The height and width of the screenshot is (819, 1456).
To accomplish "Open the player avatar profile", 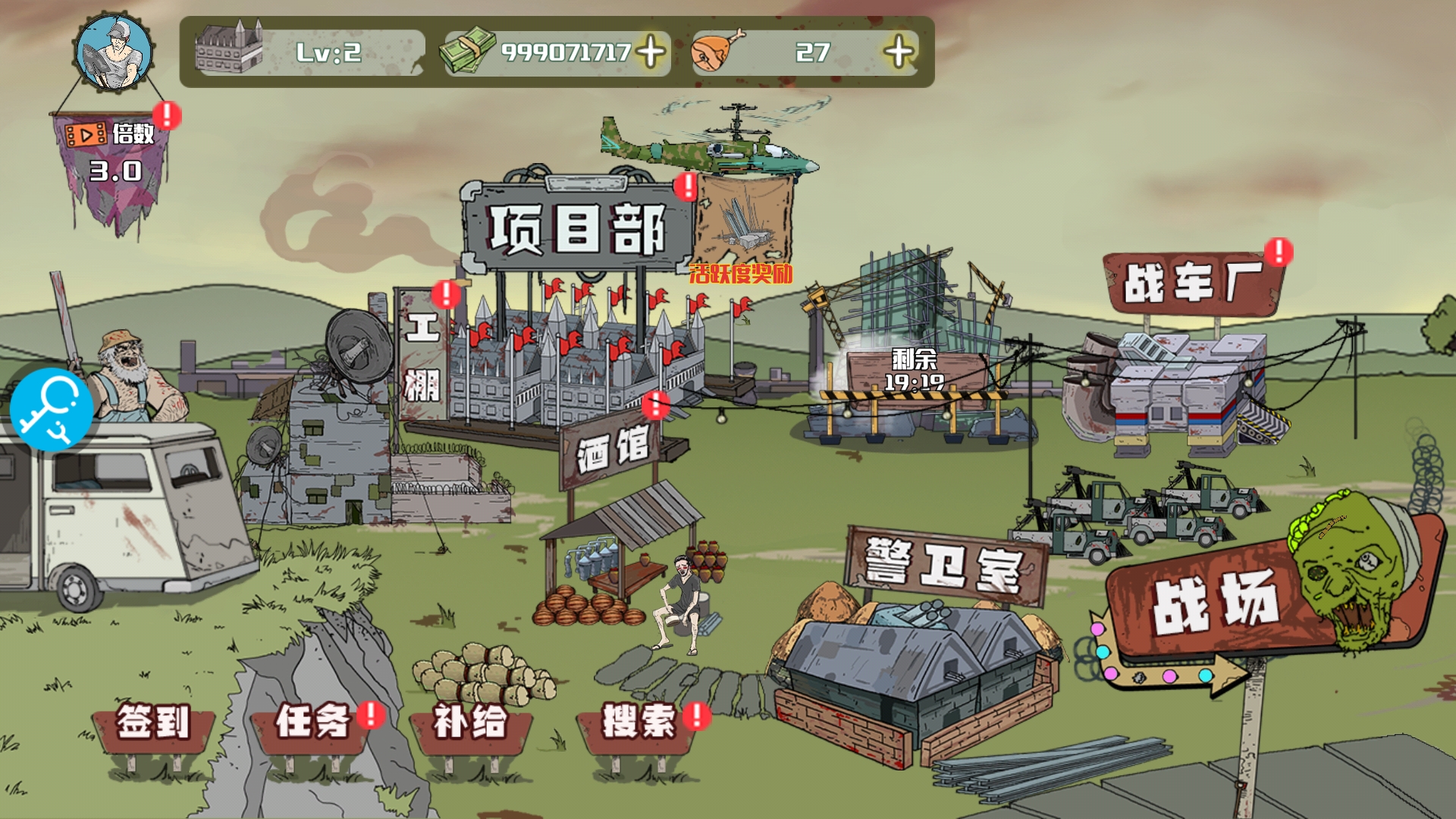I will tap(114, 53).
